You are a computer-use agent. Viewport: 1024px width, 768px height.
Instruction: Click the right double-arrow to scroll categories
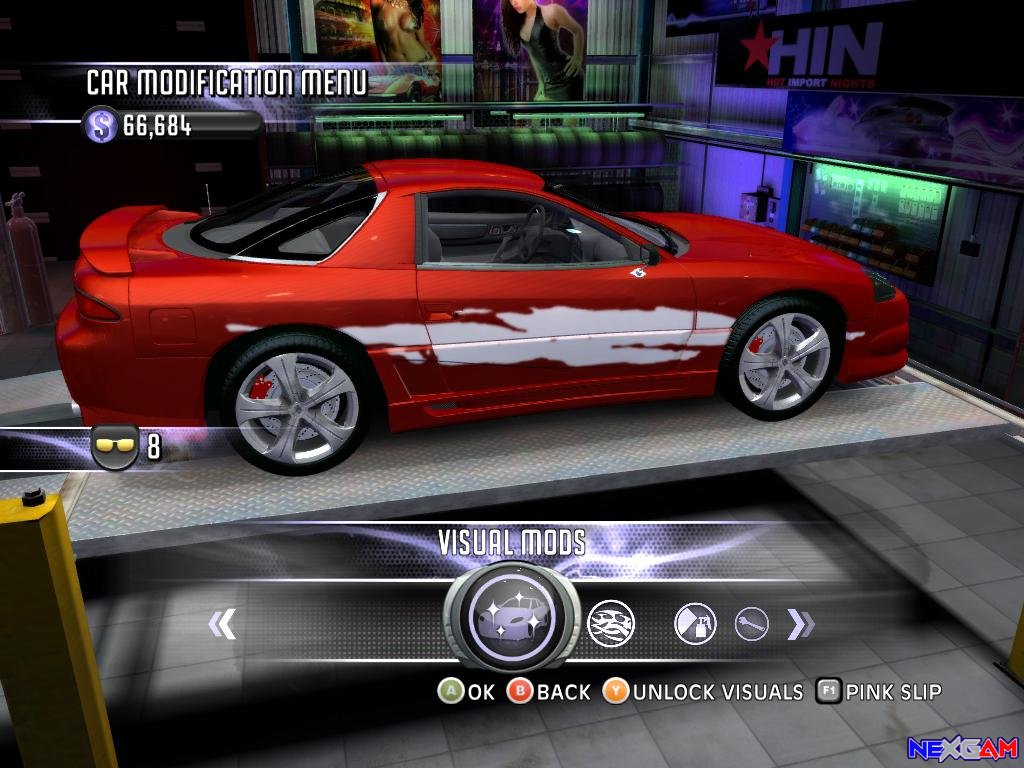[x=800, y=624]
